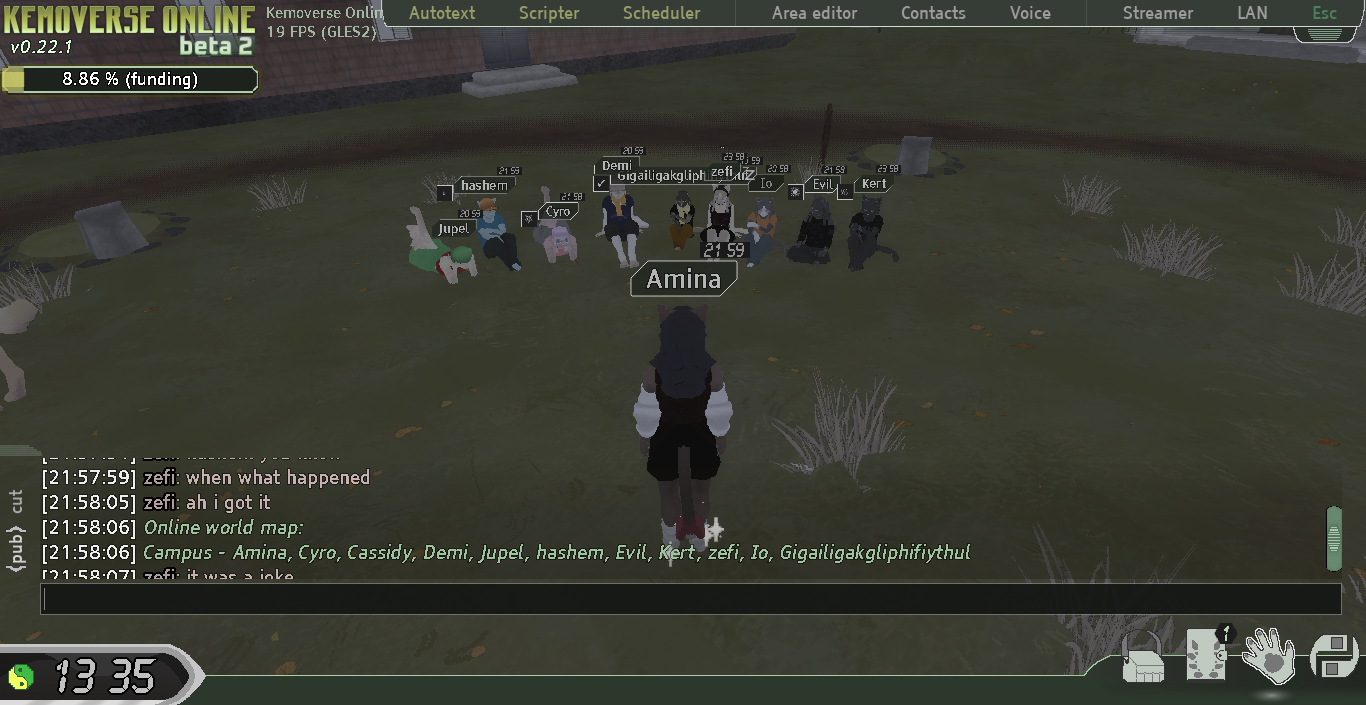This screenshot has width=1366, height=705.
Task: Click the yin-yang icon beside the clock
Action: [21, 677]
